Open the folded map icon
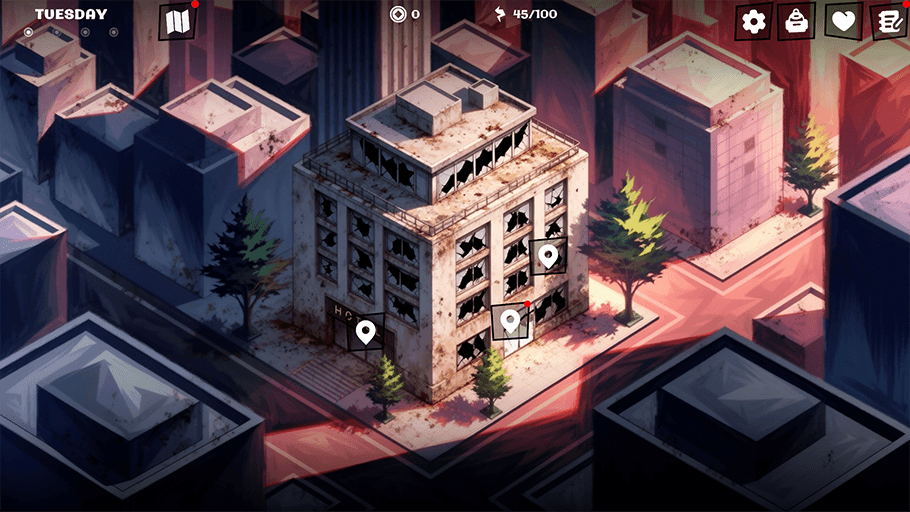Viewport: 910px width, 512px height. (178, 22)
